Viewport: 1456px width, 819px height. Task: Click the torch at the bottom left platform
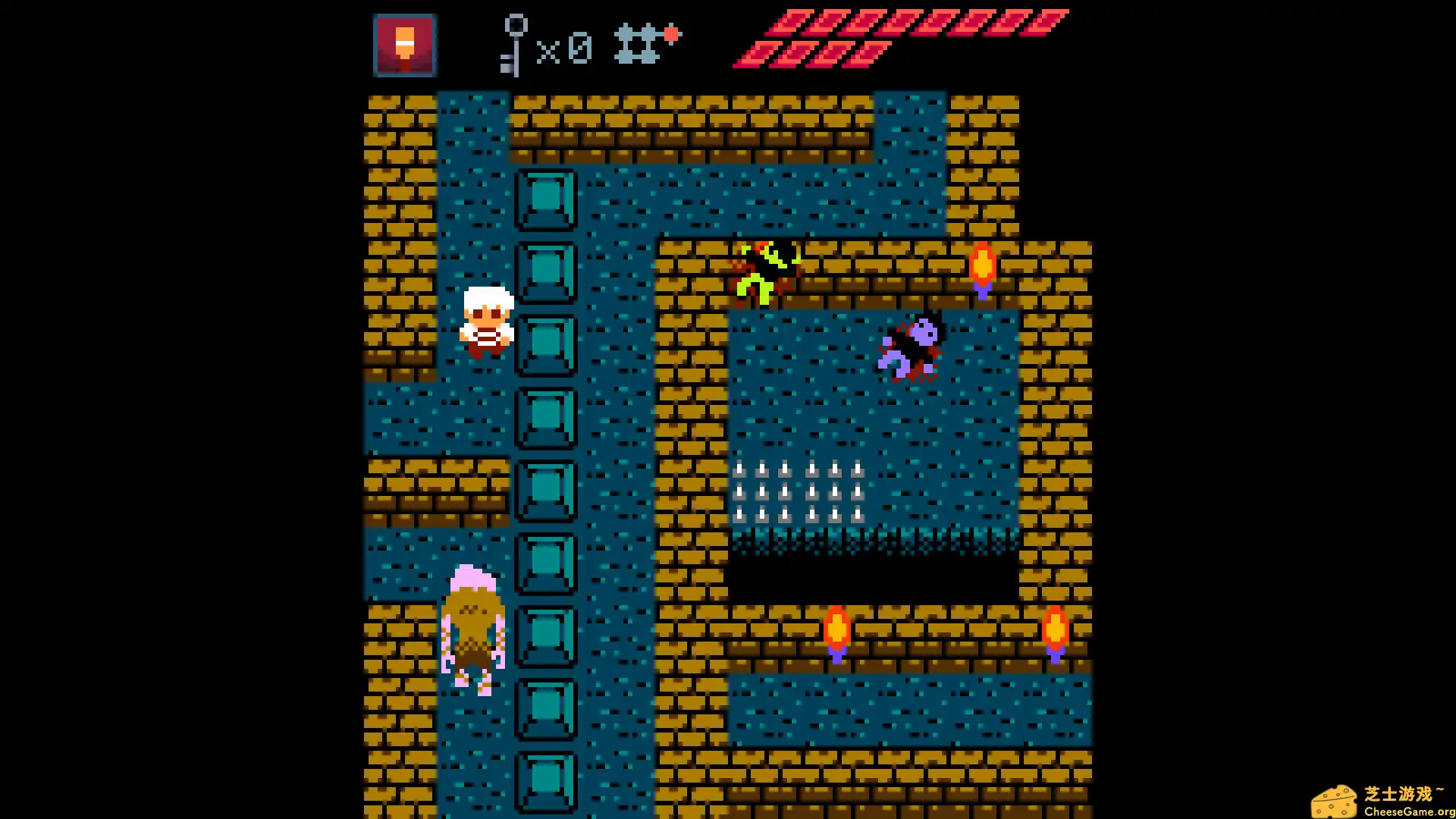(x=836, y=629)
